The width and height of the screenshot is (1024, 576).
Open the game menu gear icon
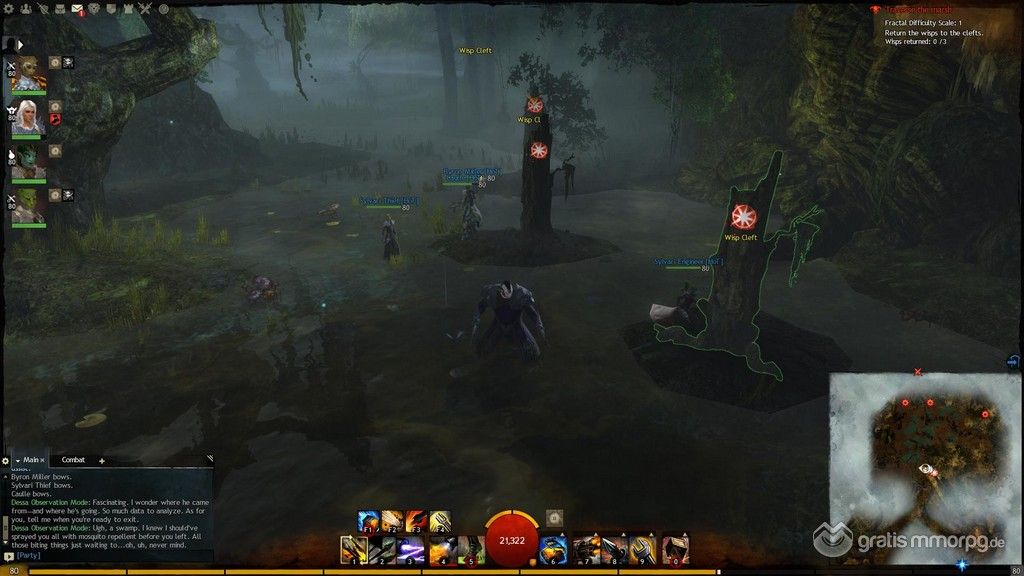pos(8,9)
